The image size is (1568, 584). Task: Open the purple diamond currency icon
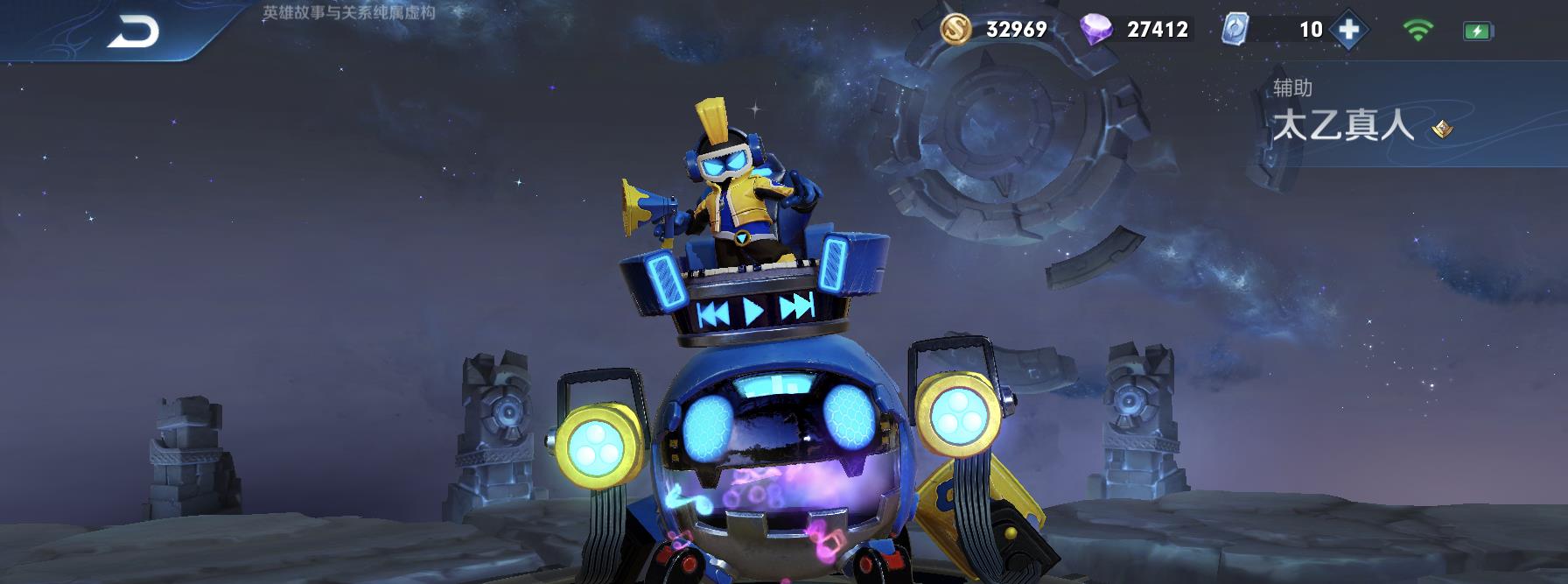coord(1096,30)
